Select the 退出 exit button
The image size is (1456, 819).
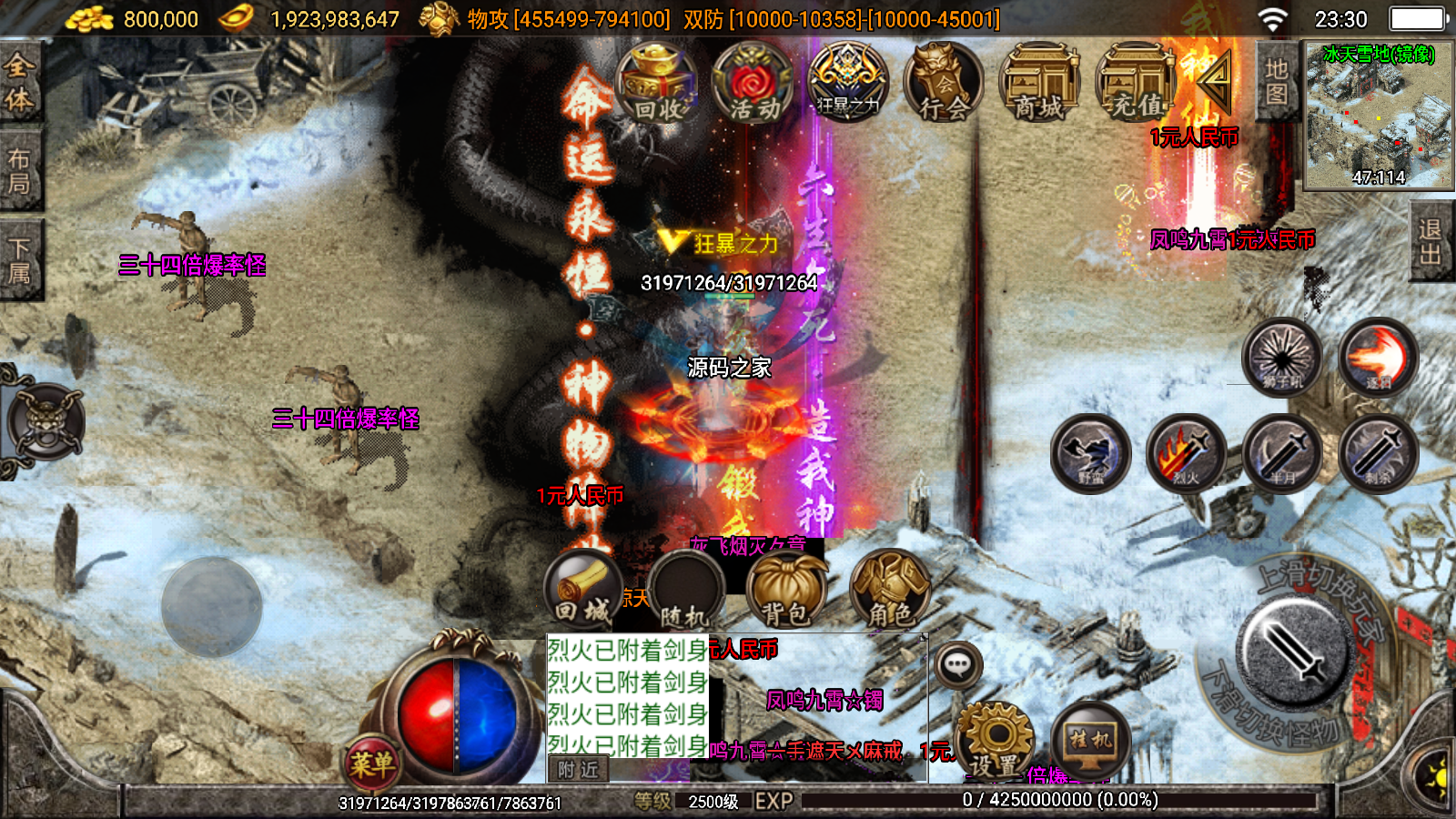click(1431, 242)
